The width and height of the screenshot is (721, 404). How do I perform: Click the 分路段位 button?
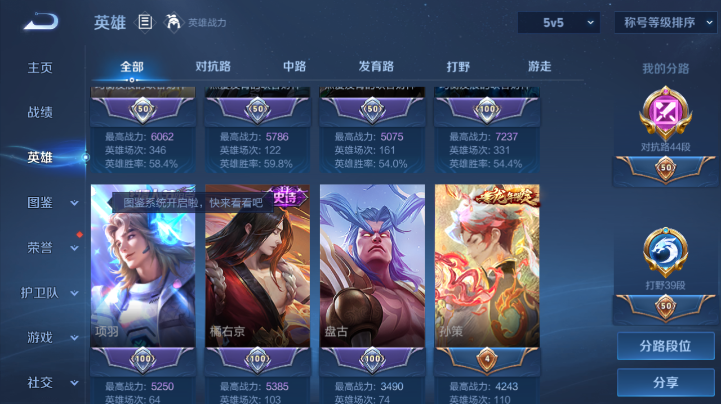[665, 347]
